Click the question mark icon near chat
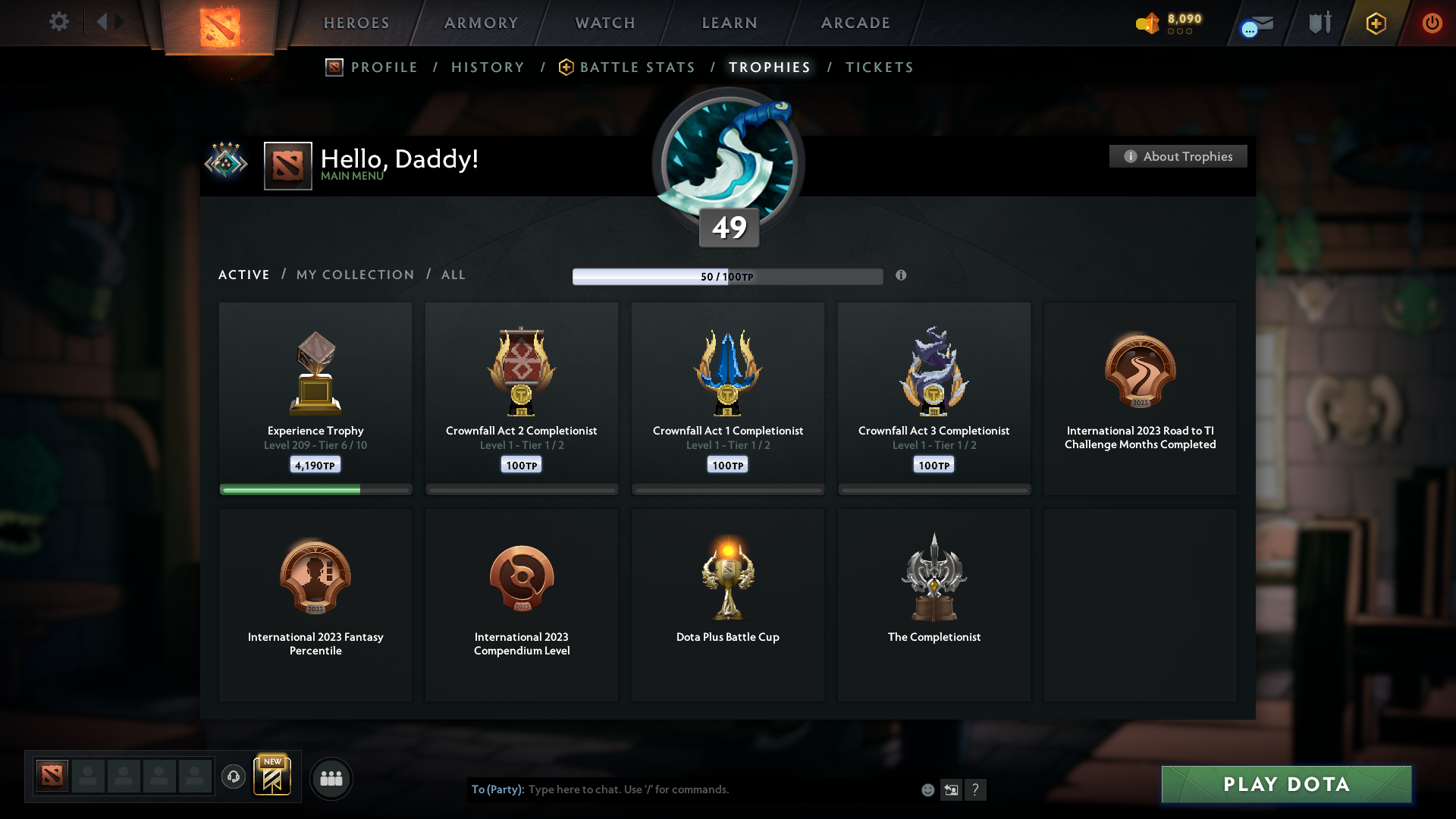The width and height of the screenshot is (1456, 819). 977,789
